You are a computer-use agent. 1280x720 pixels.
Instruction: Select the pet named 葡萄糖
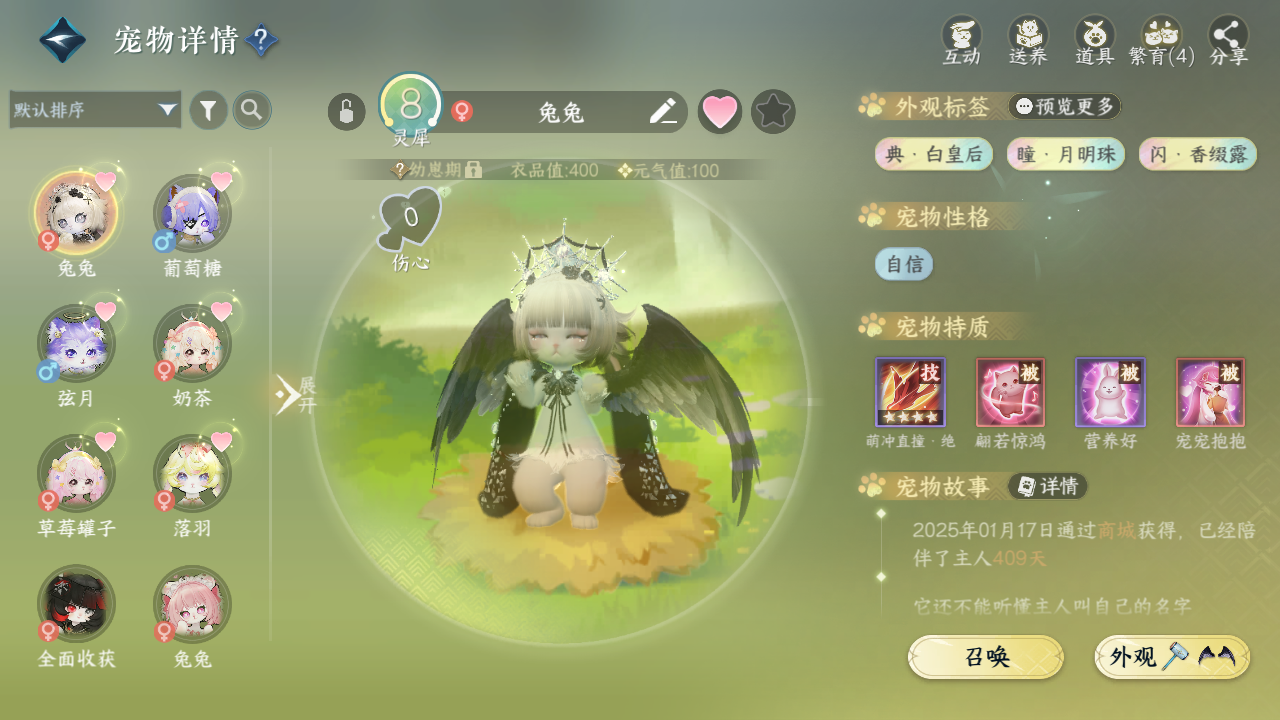[x=192, y=214]
